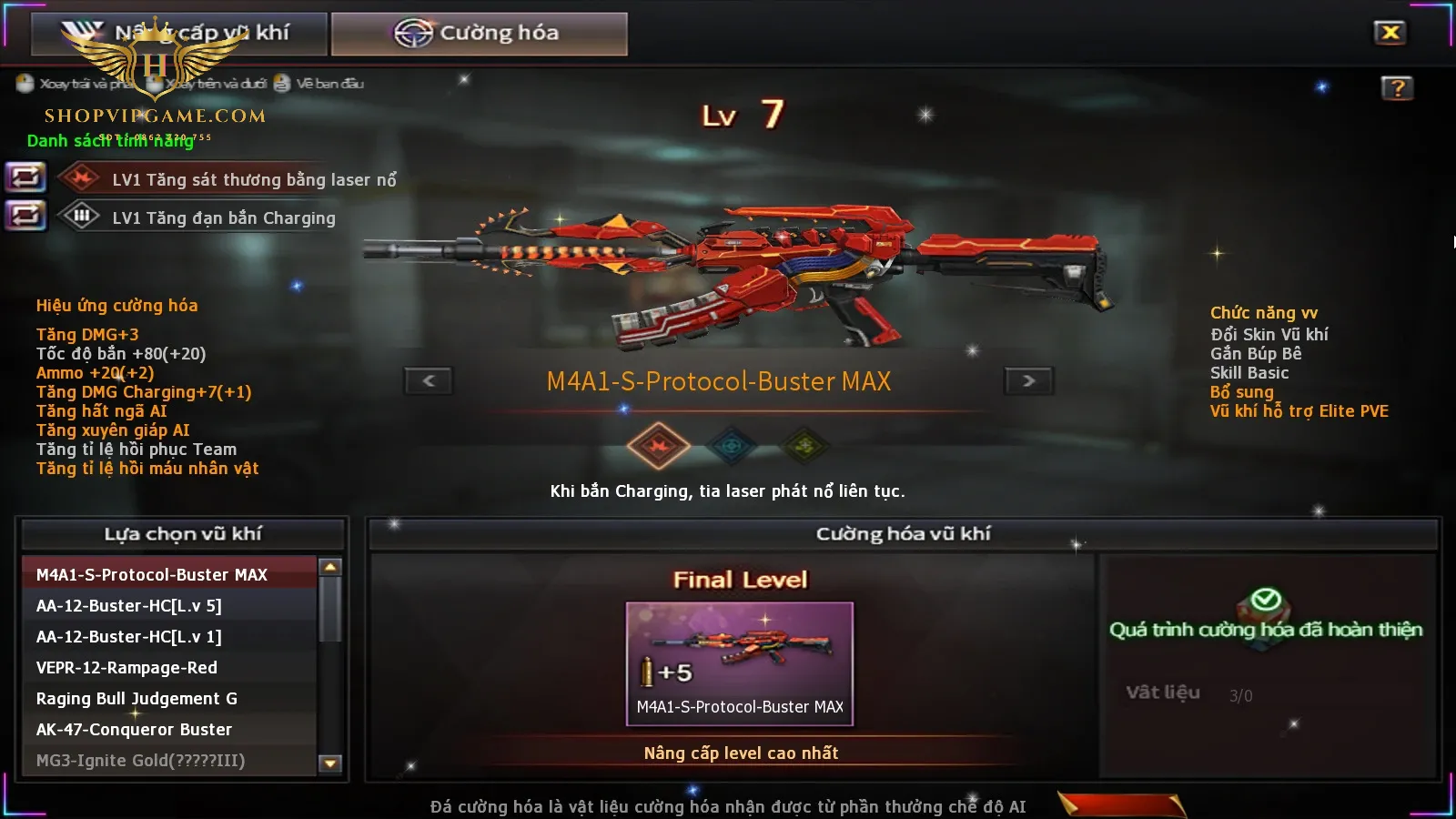Swap the Charging ammo feature
Viewport: 1456px width, 819px height.
(25, 216)
